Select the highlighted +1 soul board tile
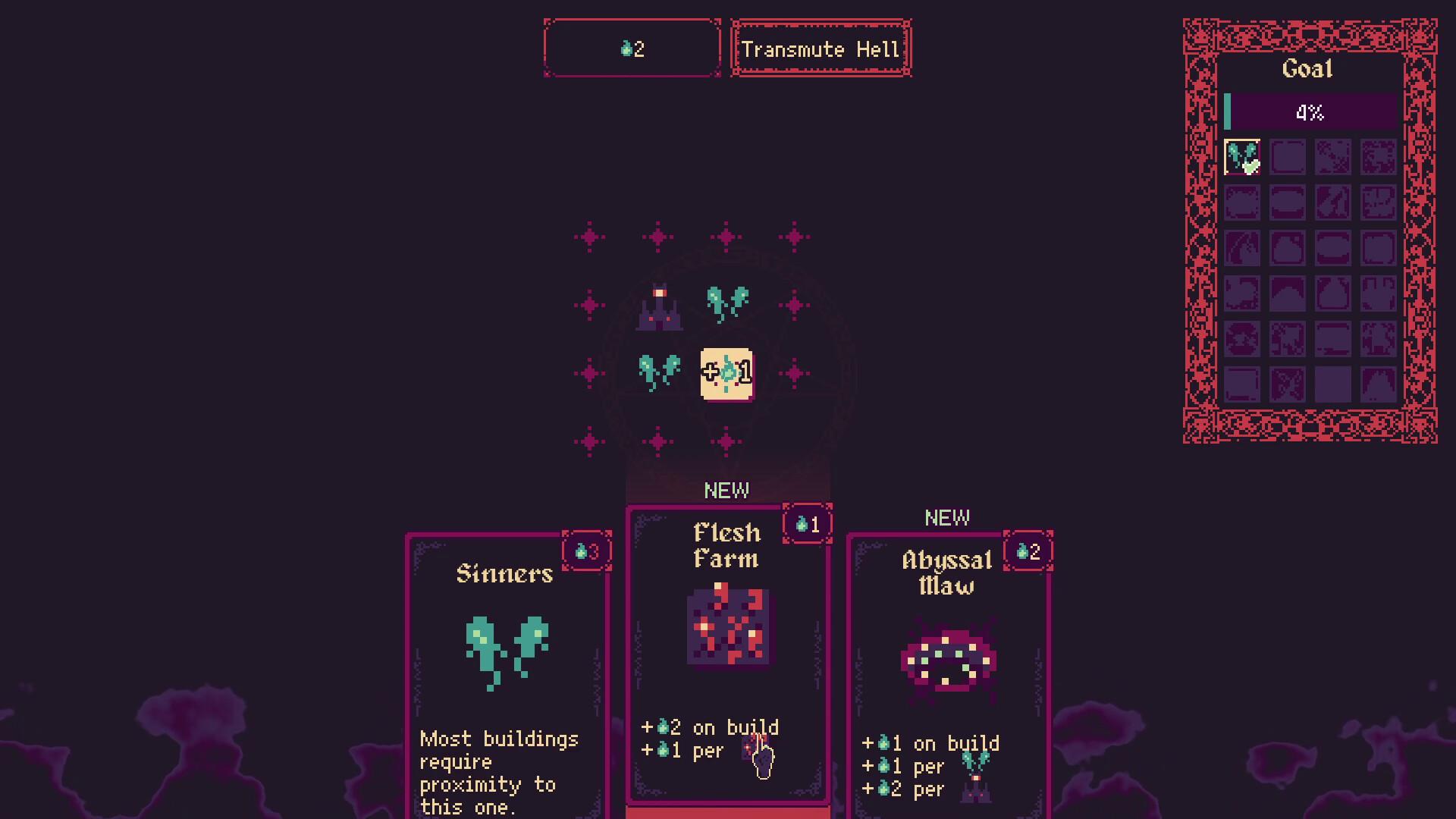The image size is (1456, 819). tap(726, 373)
